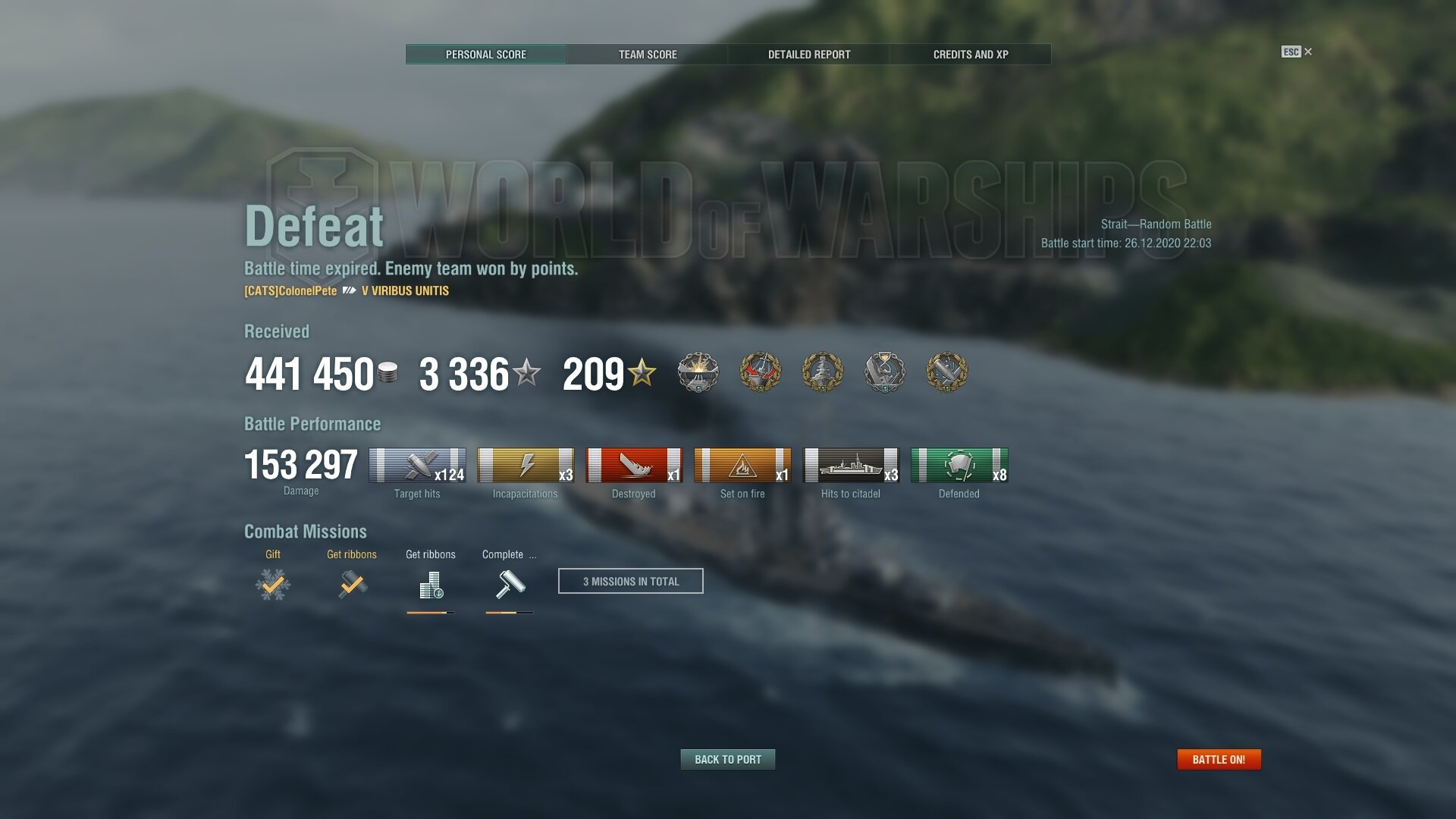Click the Gift snowflake mission icon

273,585
